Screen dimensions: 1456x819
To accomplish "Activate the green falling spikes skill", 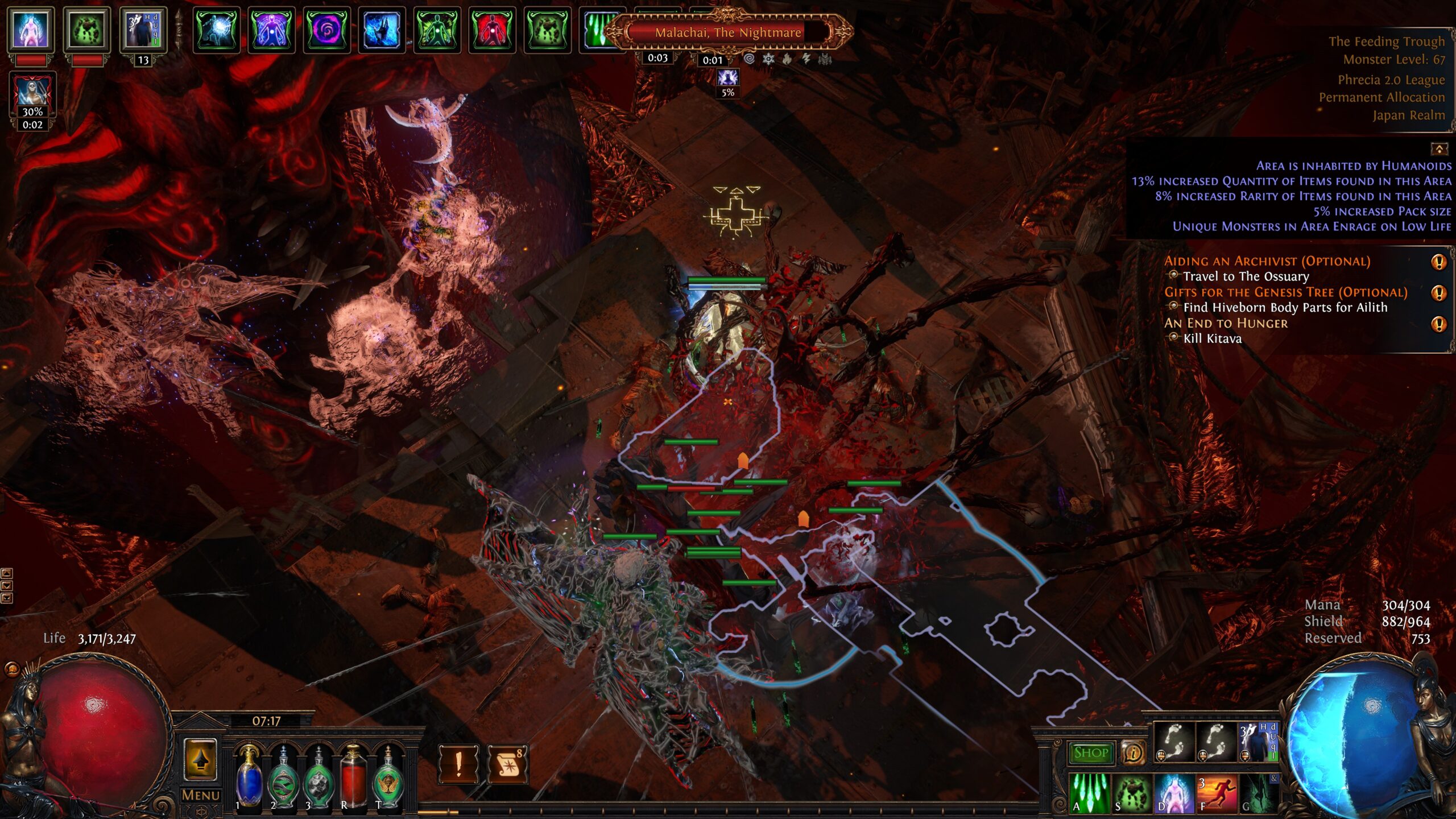I will point(1090,793).
